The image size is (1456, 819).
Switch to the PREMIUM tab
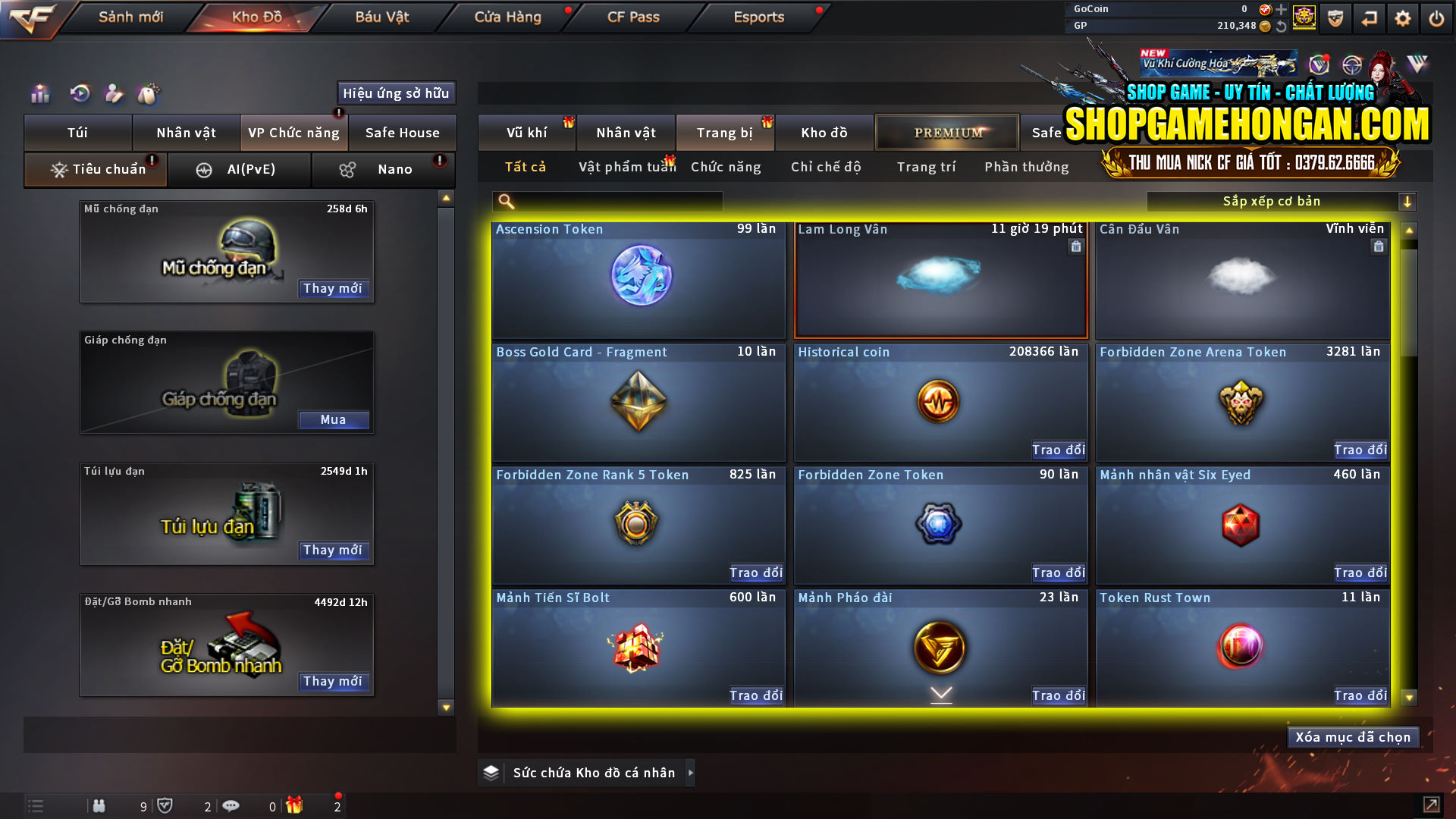tap(946, 132)
